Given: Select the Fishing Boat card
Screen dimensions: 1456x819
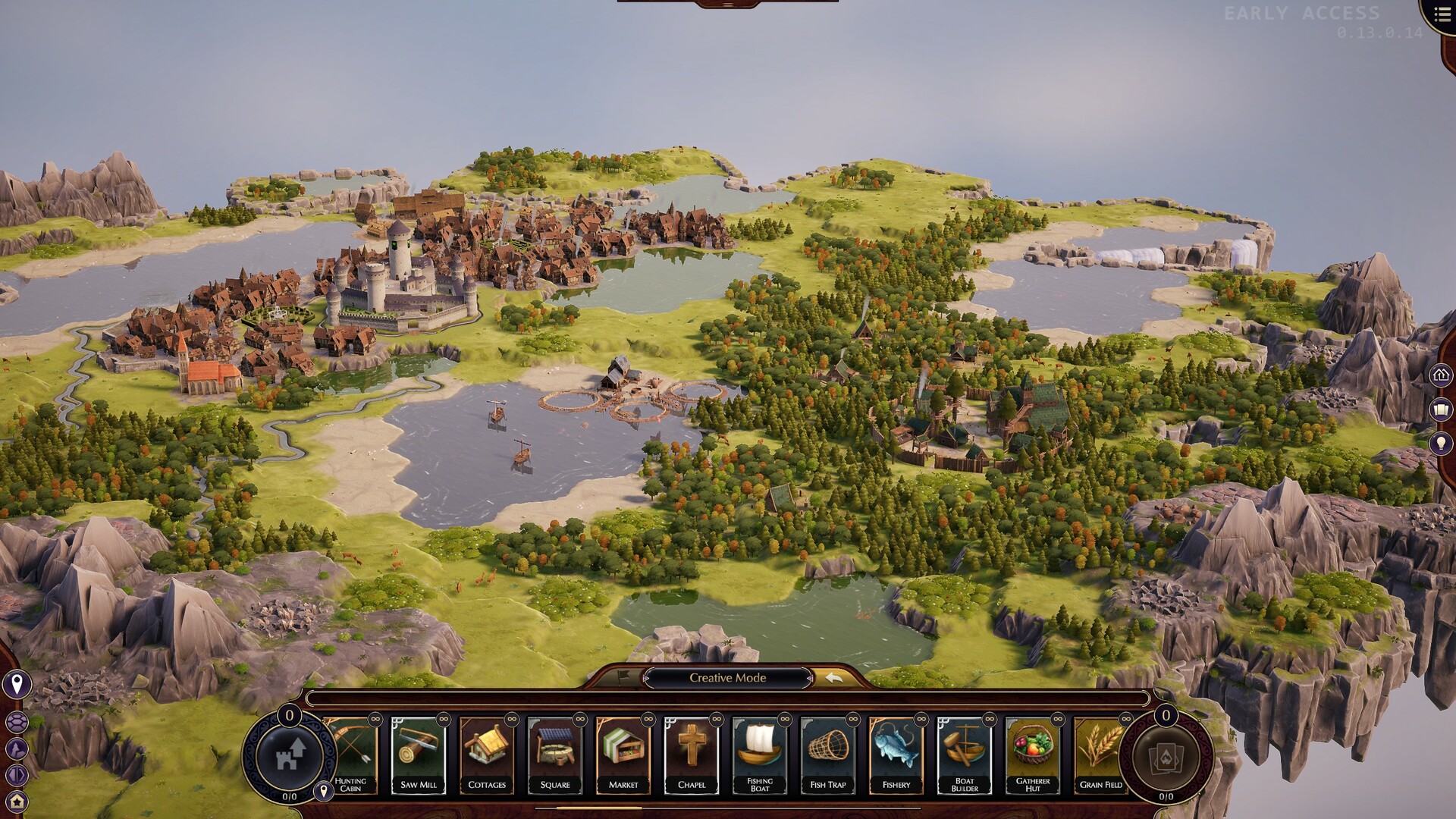Looking at the screenshot, I should coord(760,755).
